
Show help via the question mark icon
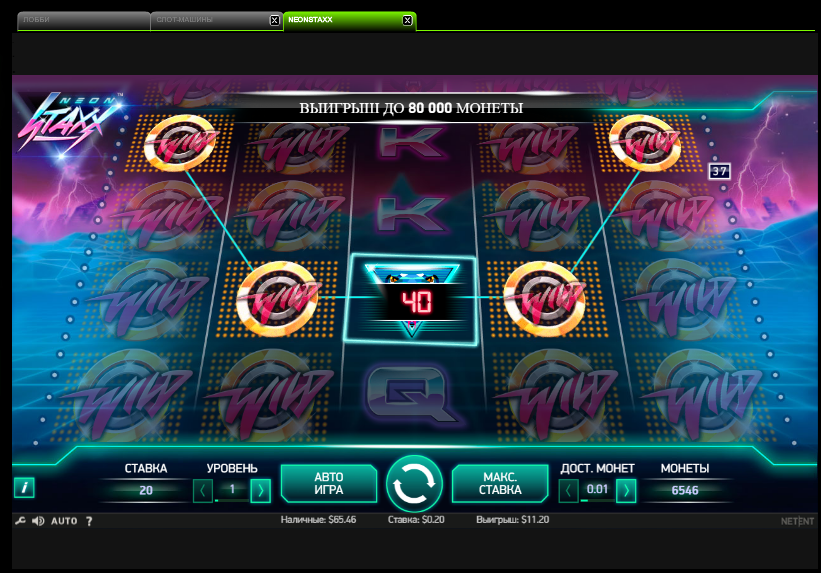tap(89, 521)
